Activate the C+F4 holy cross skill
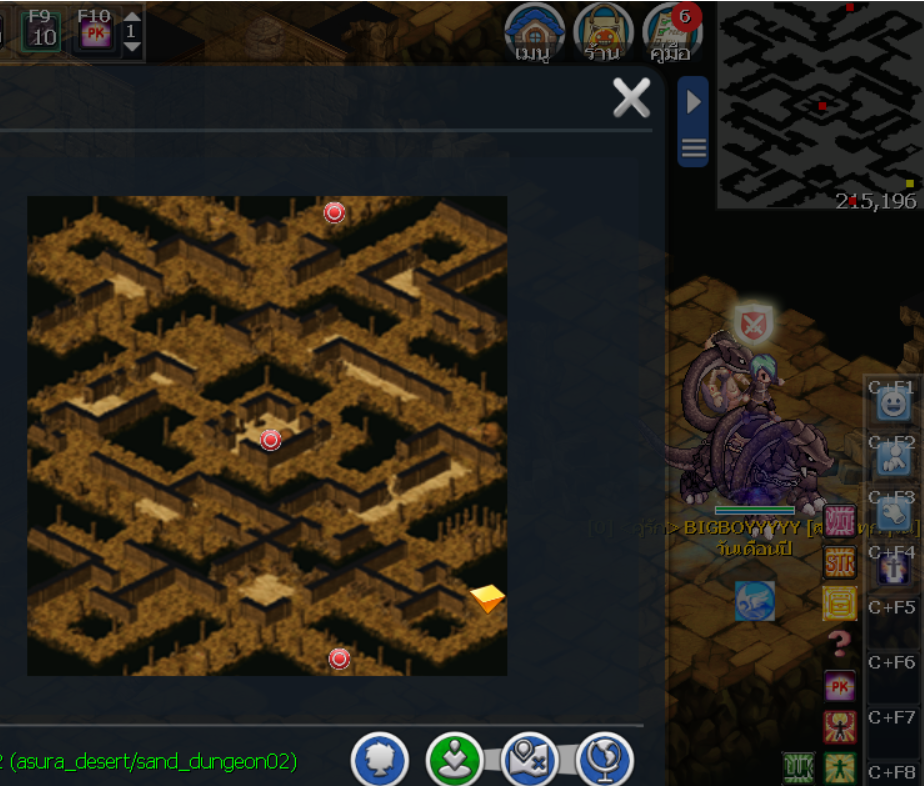Screen dimensions: 924x786 tap(892, 568)
